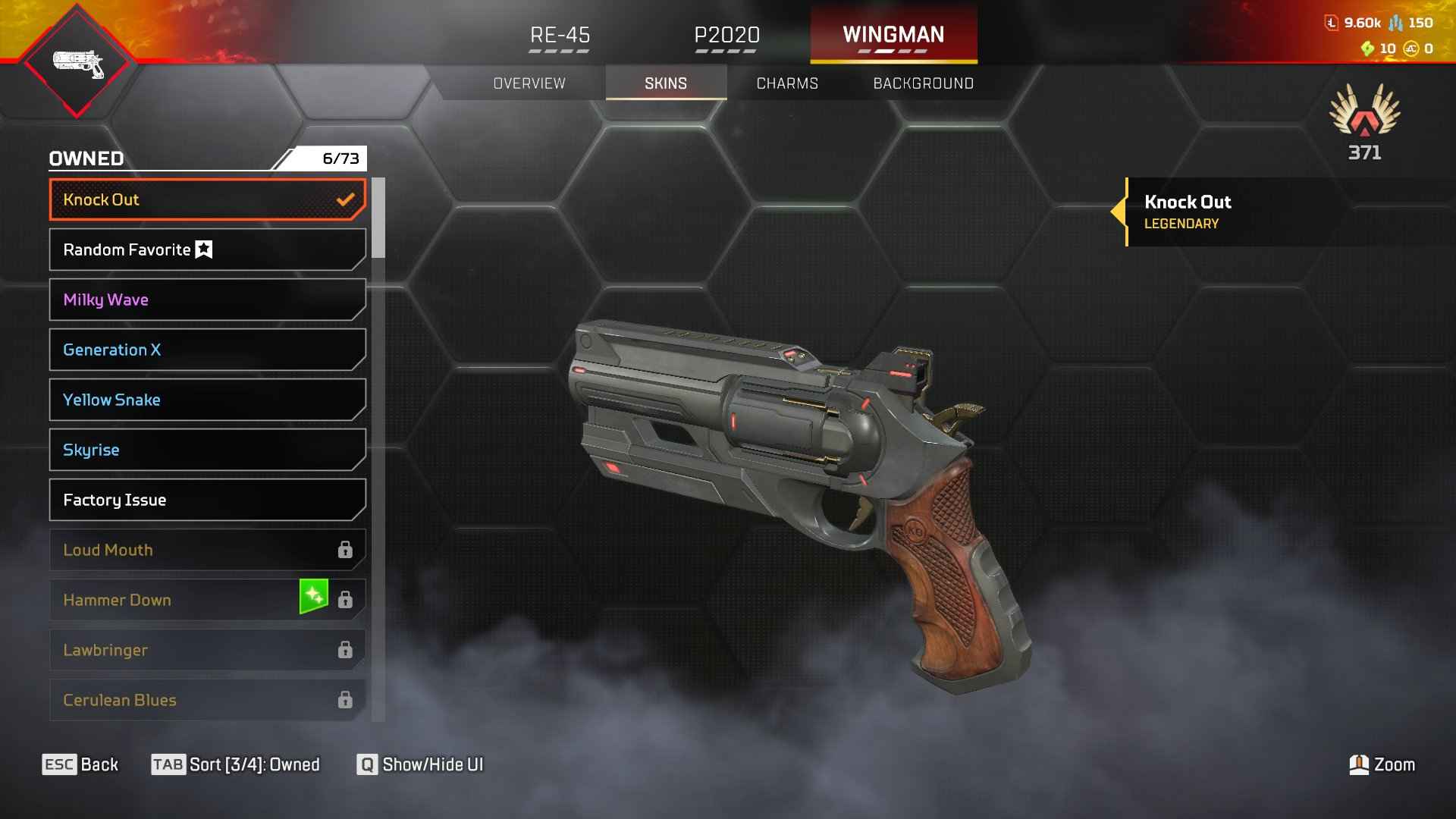Select the Knock Out skin
Screen dimensions: 1456x819
pos(207,199)
